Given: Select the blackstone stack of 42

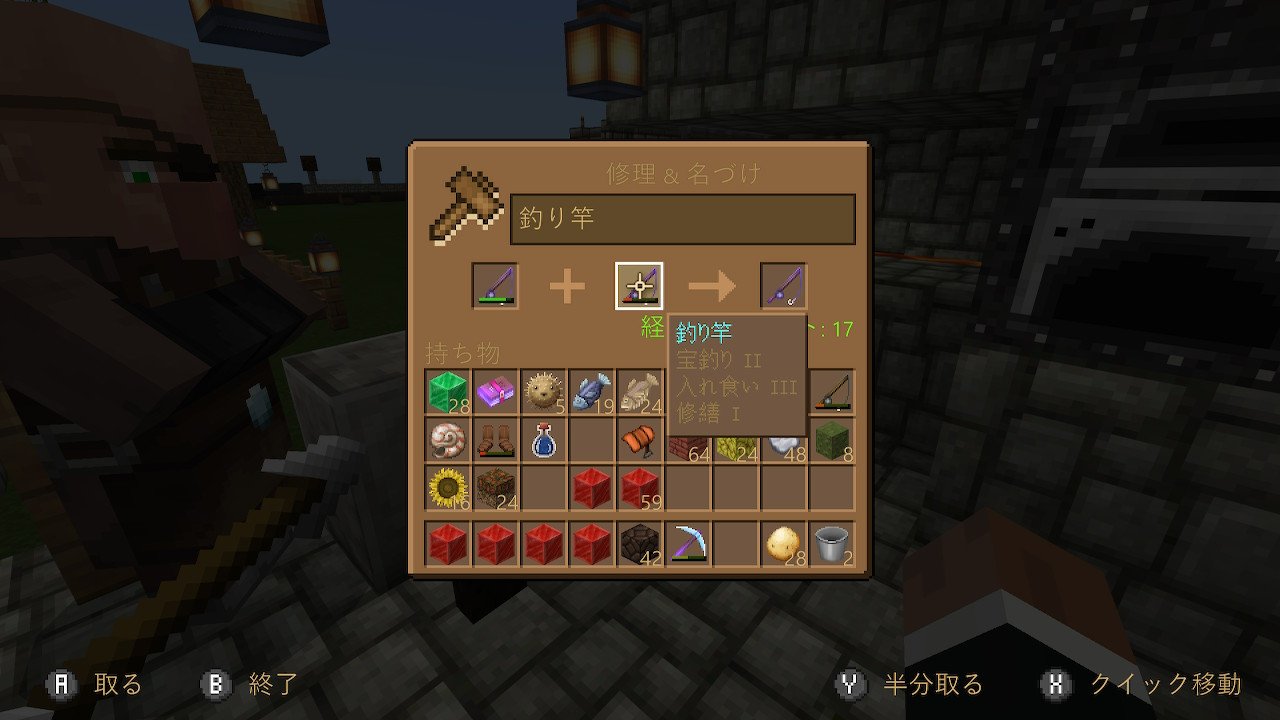Looking at the screenshot, I should coord(639,545).
